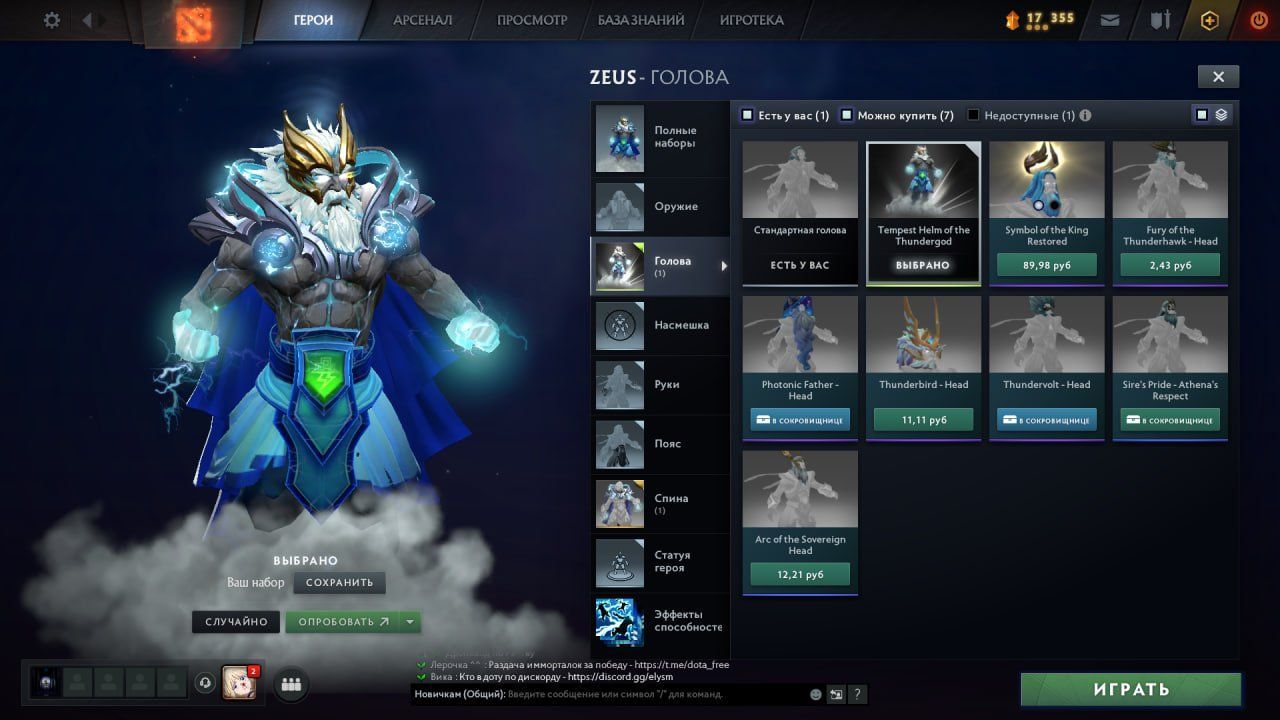
Task: Click the chat message input field
Action: pos(655,694)
